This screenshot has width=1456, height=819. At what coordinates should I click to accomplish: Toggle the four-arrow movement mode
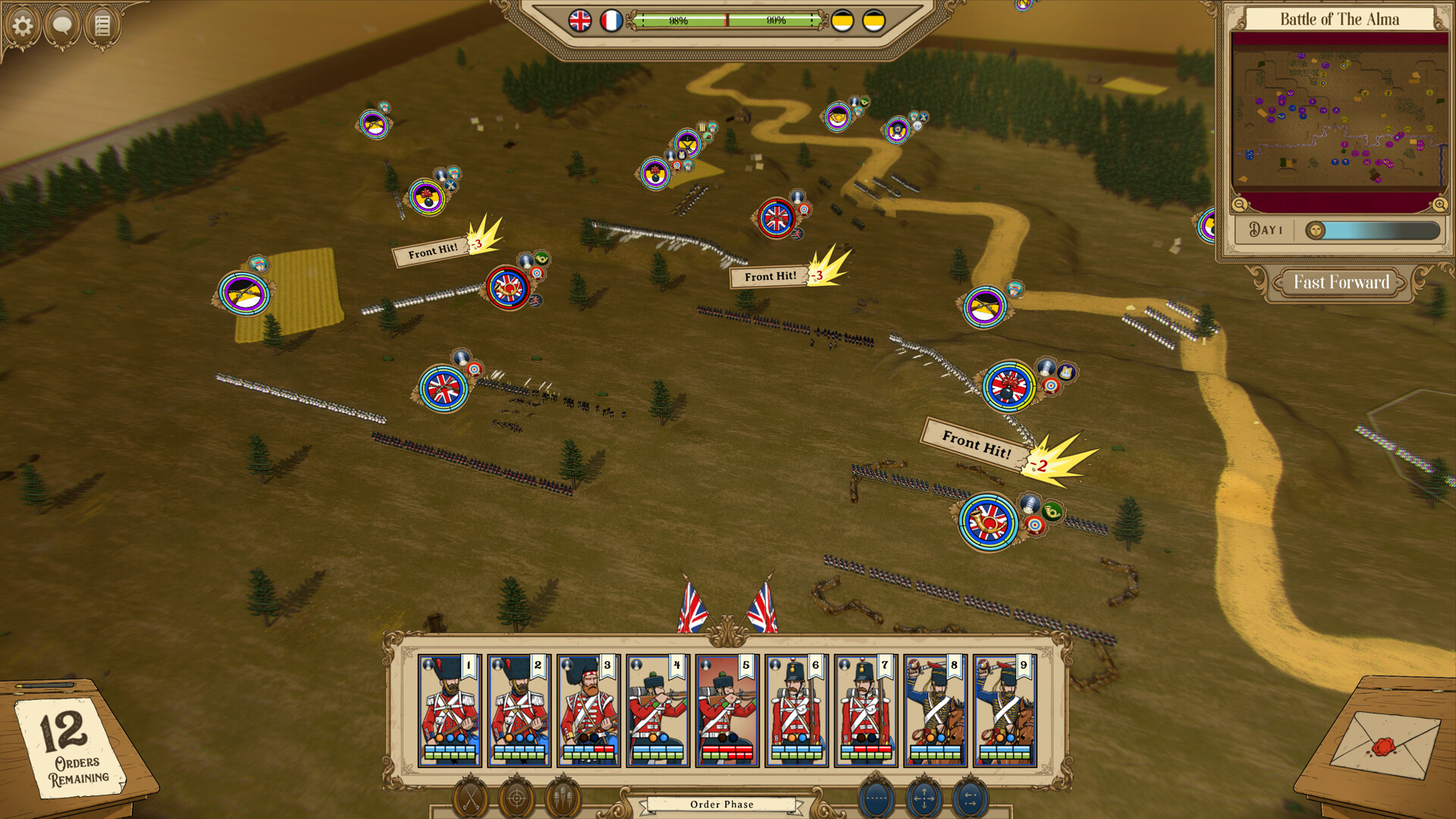pos(924,797)
